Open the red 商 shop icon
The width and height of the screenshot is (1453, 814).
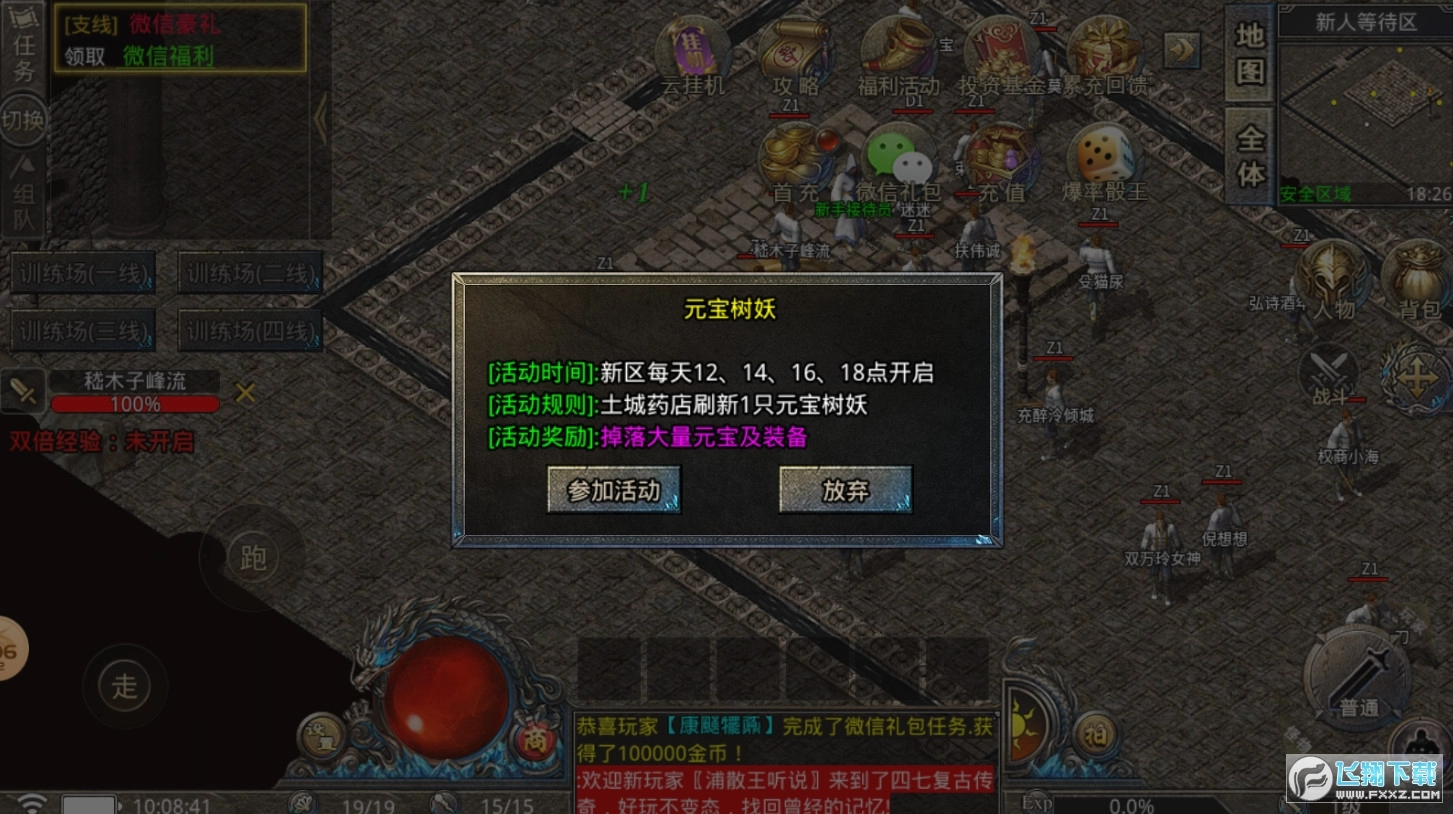[x=536, y=740]
